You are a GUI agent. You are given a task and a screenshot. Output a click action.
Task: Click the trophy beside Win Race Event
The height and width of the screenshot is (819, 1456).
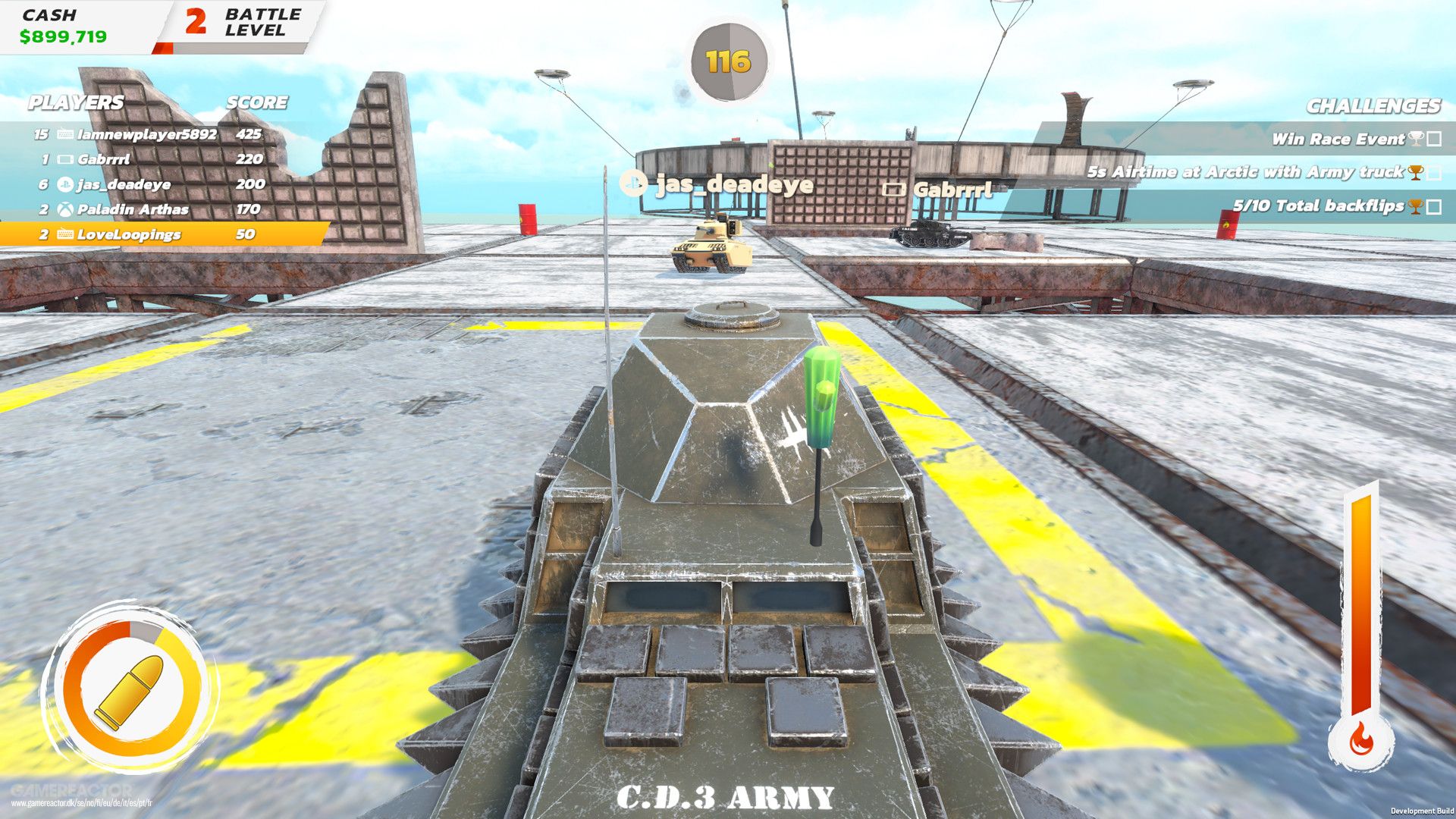(x=1415, y=140)
